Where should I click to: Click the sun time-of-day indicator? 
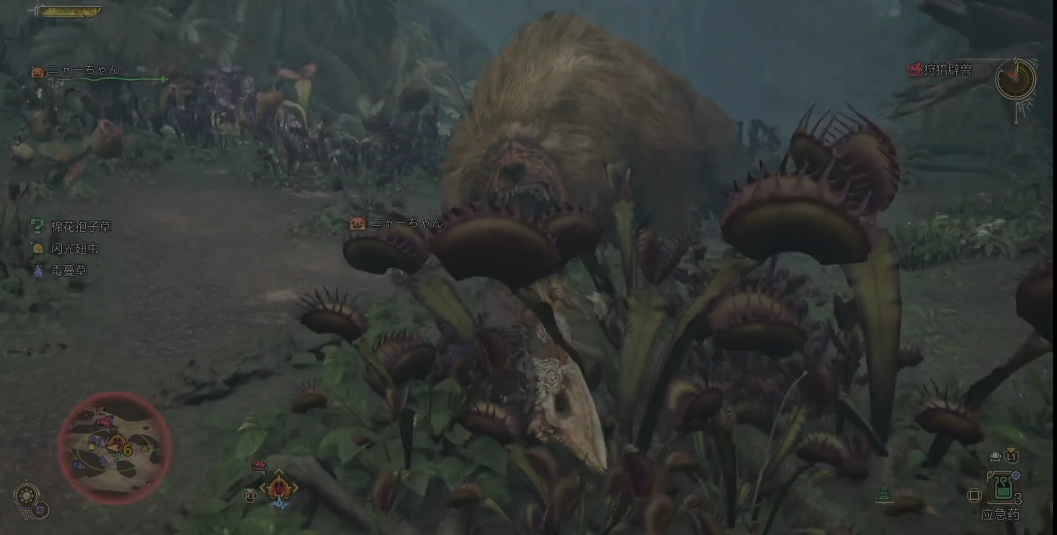(27, 495)
